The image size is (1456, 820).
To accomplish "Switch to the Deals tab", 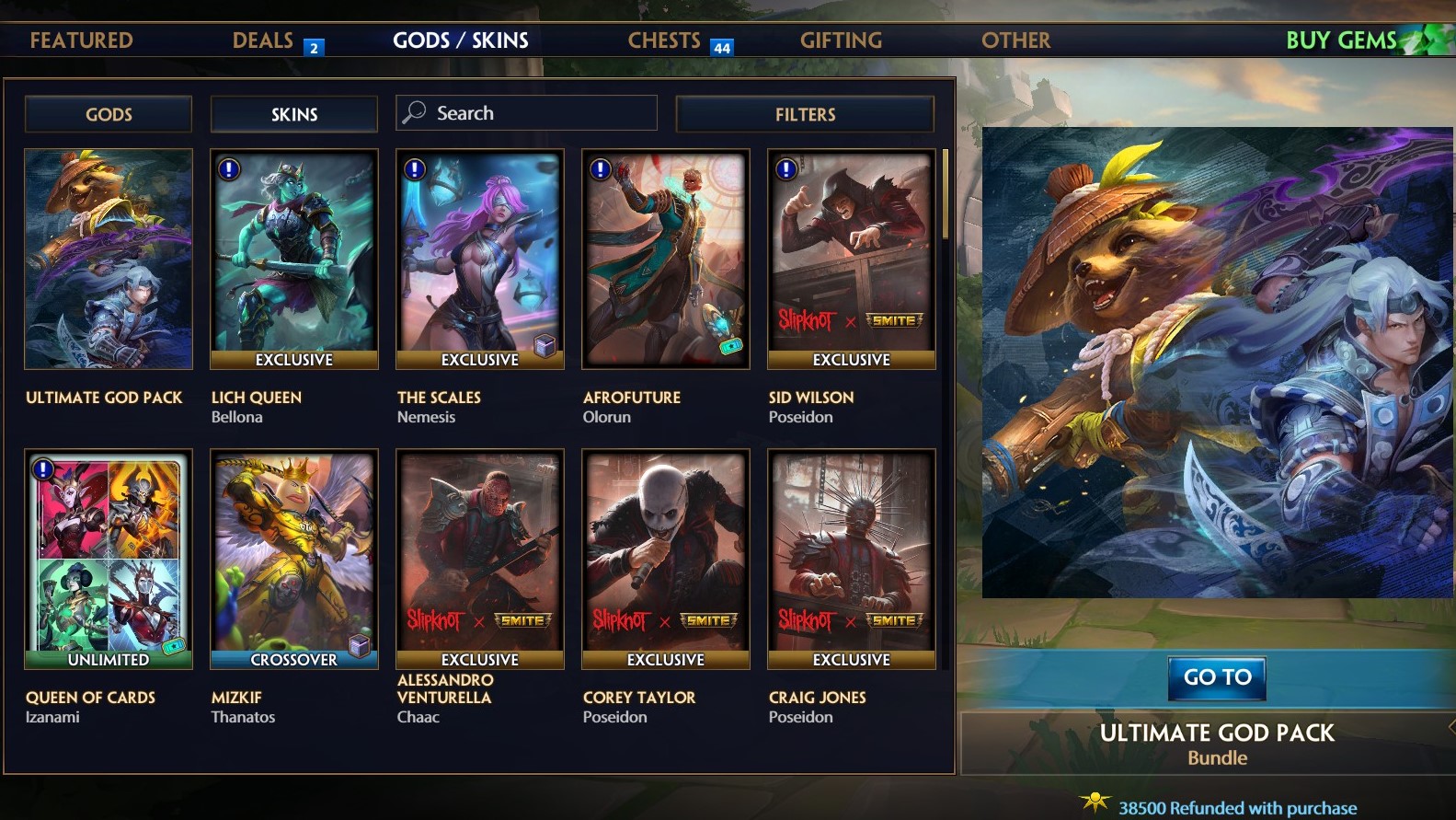I will point(263,40).
